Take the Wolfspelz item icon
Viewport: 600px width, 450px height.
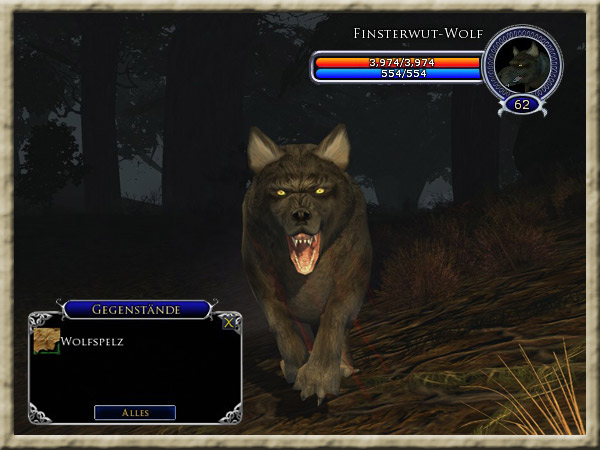(46, 340)
